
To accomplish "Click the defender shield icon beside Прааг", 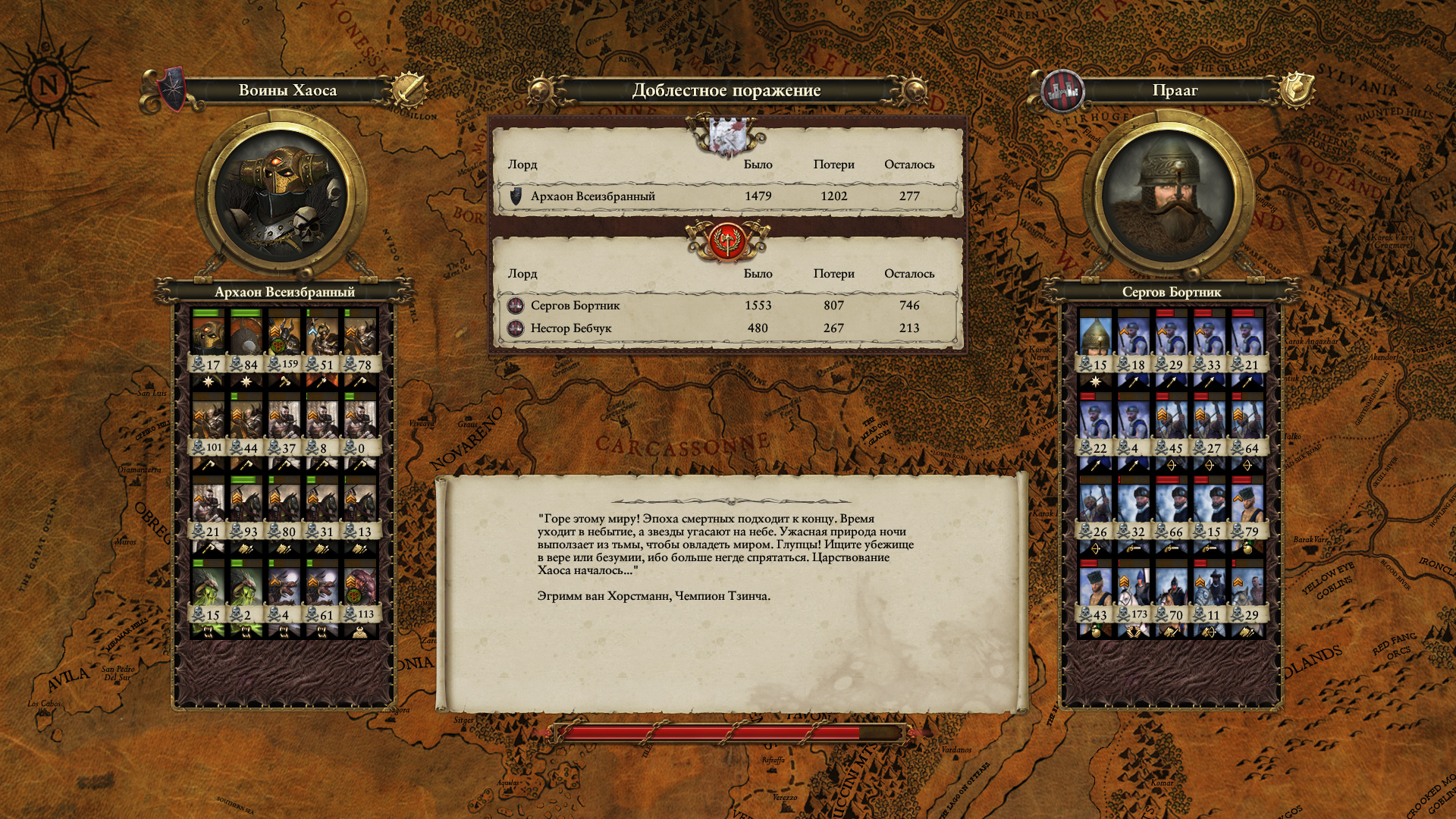I will tap(1297, 89).
